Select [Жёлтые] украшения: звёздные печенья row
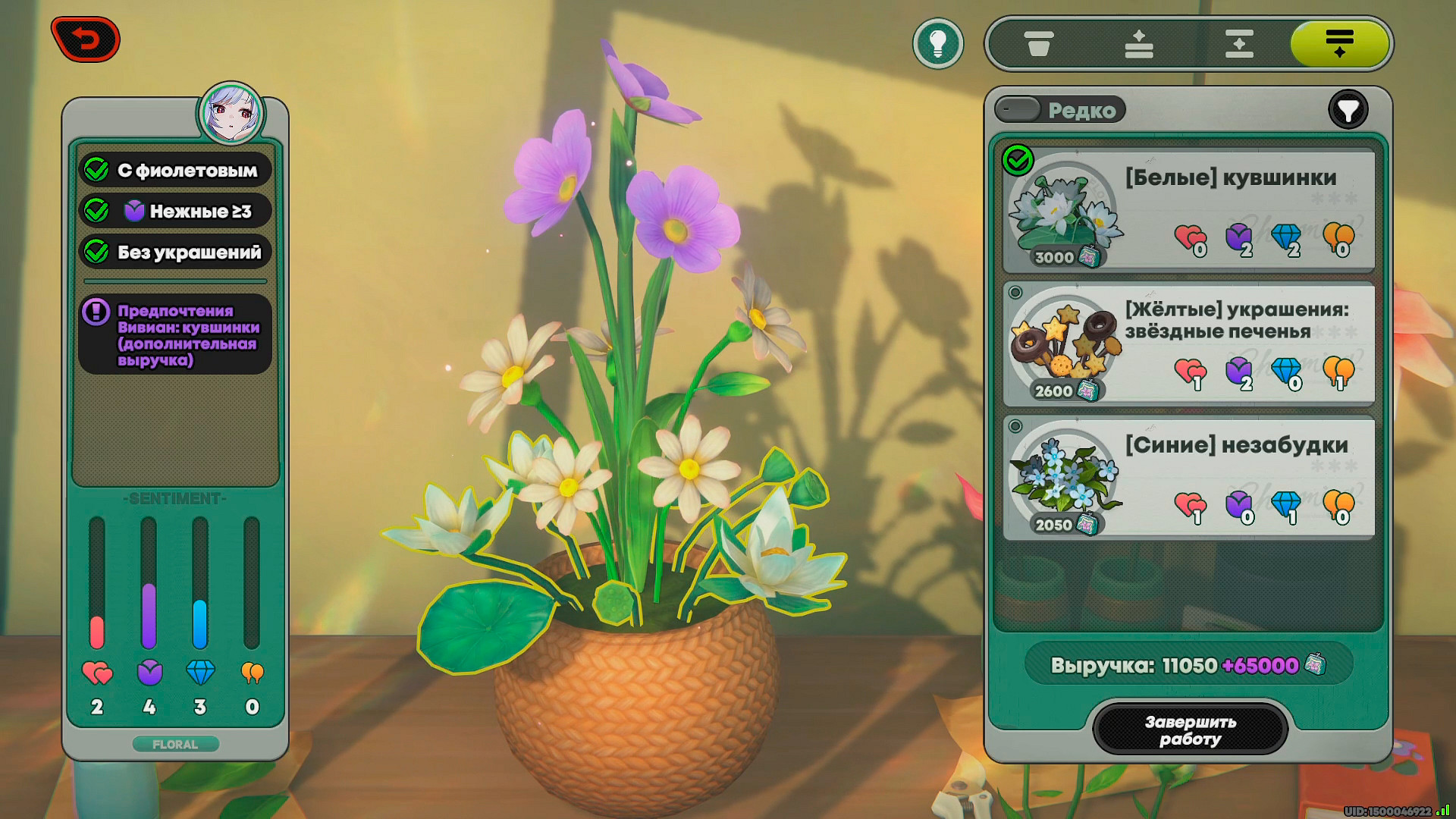1456x819 pixels. pyautogui.click(x=1188, y=344)
